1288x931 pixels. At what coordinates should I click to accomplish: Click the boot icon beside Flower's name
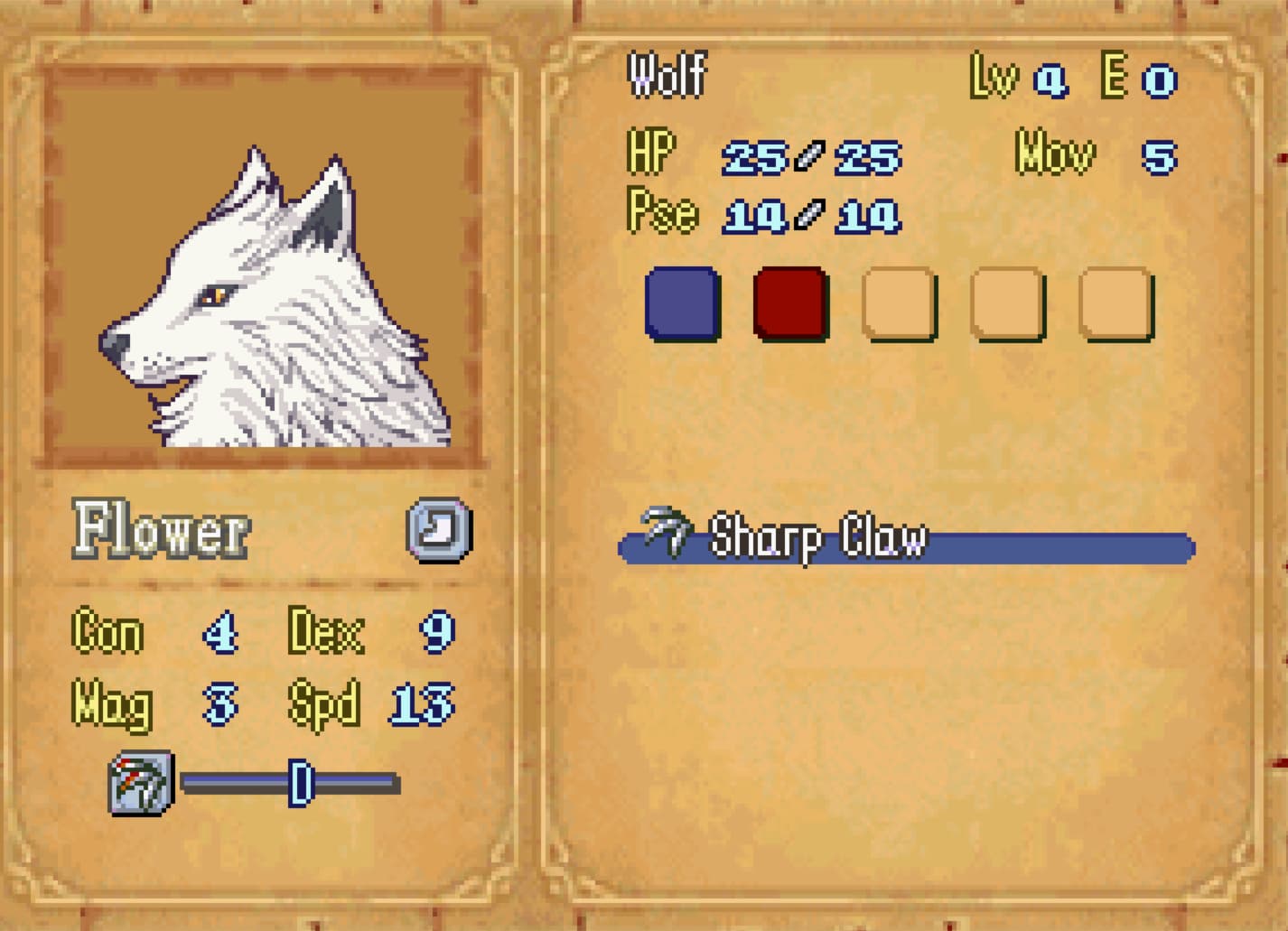(x=439, y=529)
